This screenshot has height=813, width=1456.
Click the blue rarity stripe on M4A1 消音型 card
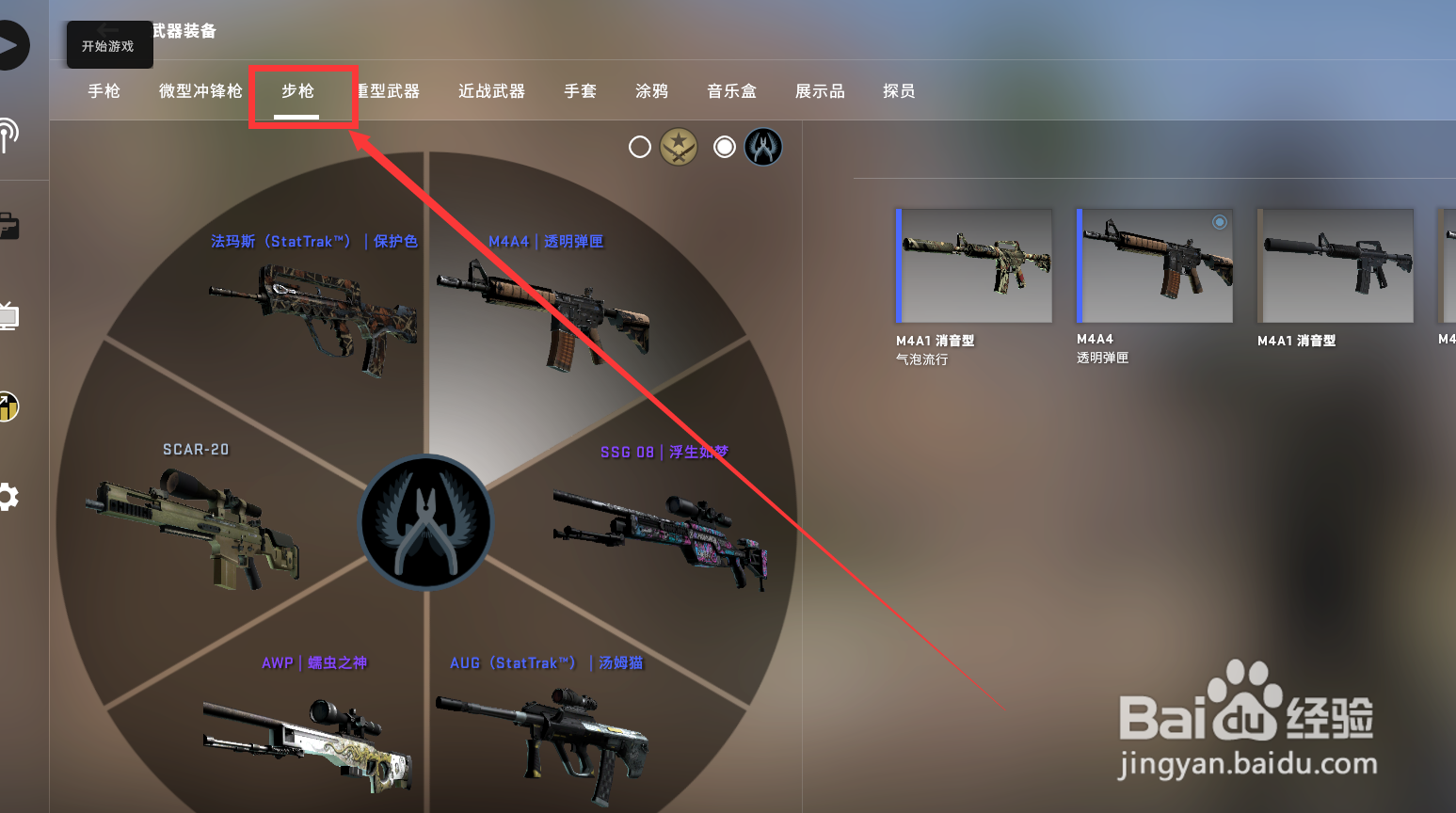pos(900,266)
